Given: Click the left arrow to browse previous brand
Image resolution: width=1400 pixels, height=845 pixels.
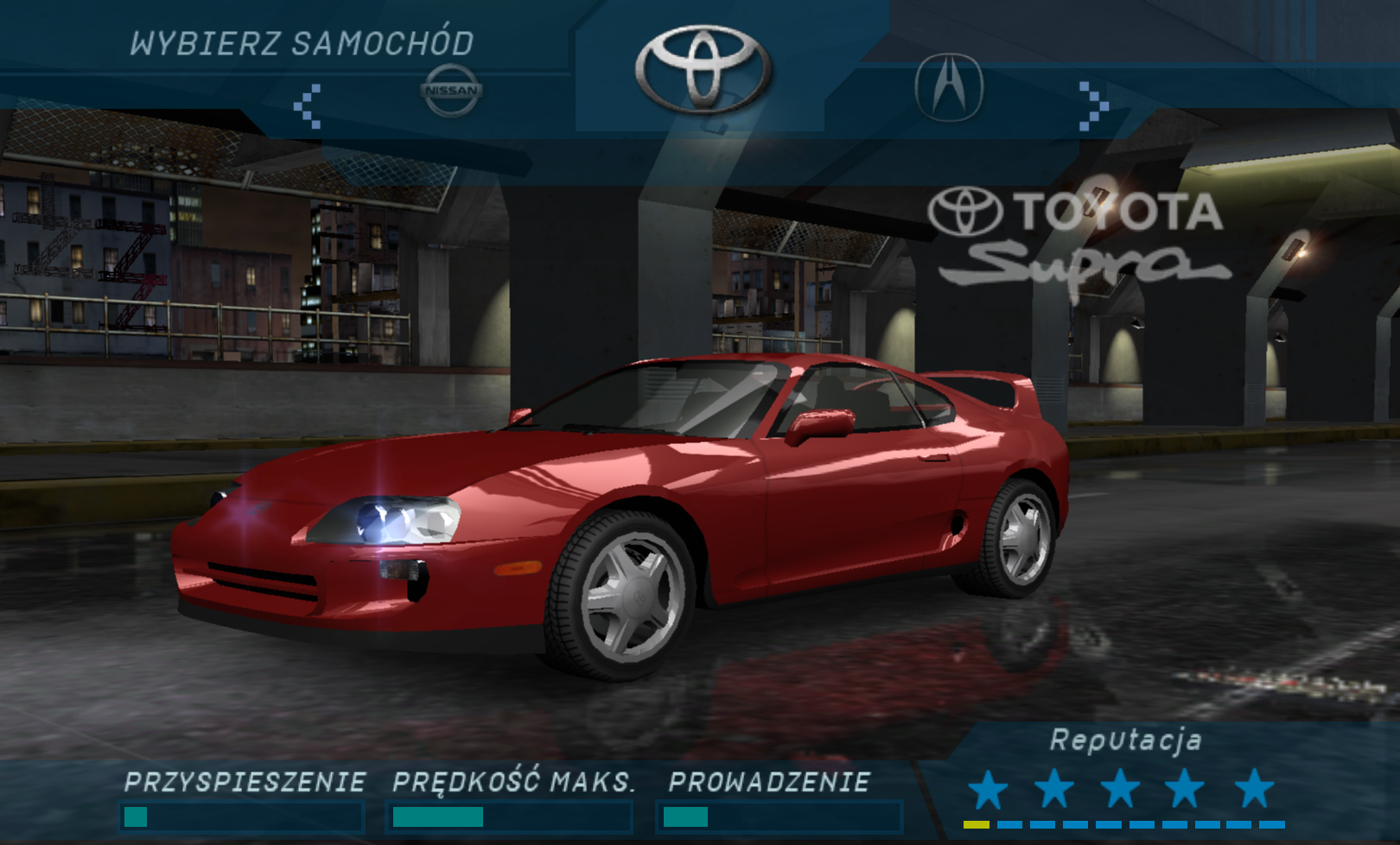Looking at the screenshot, I should pyautogui.click(x=308, y=106).
